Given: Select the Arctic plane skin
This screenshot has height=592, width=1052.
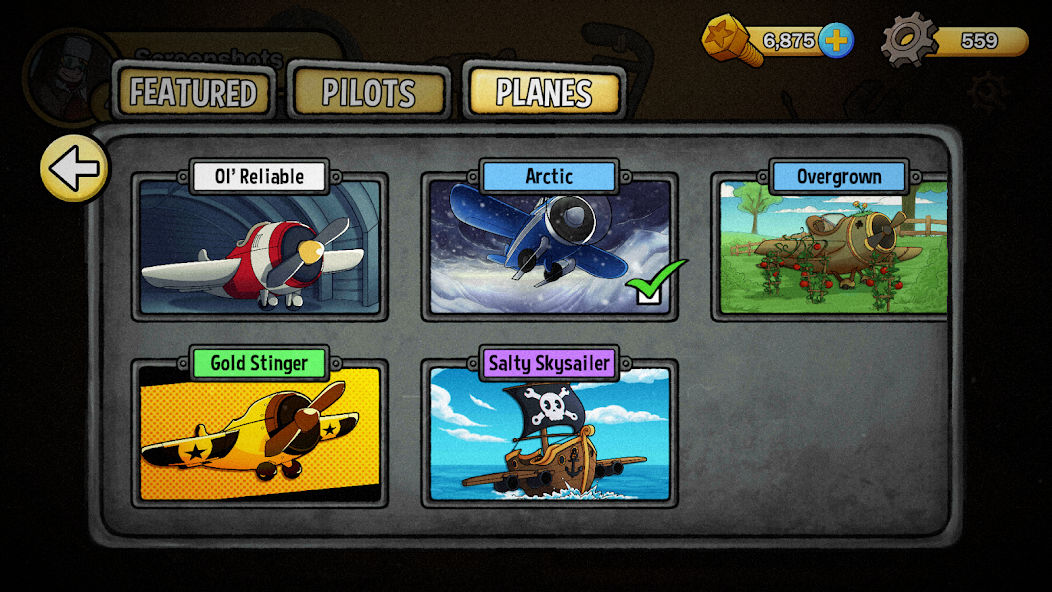Looking at the screenshot, I should click(549, 247).
